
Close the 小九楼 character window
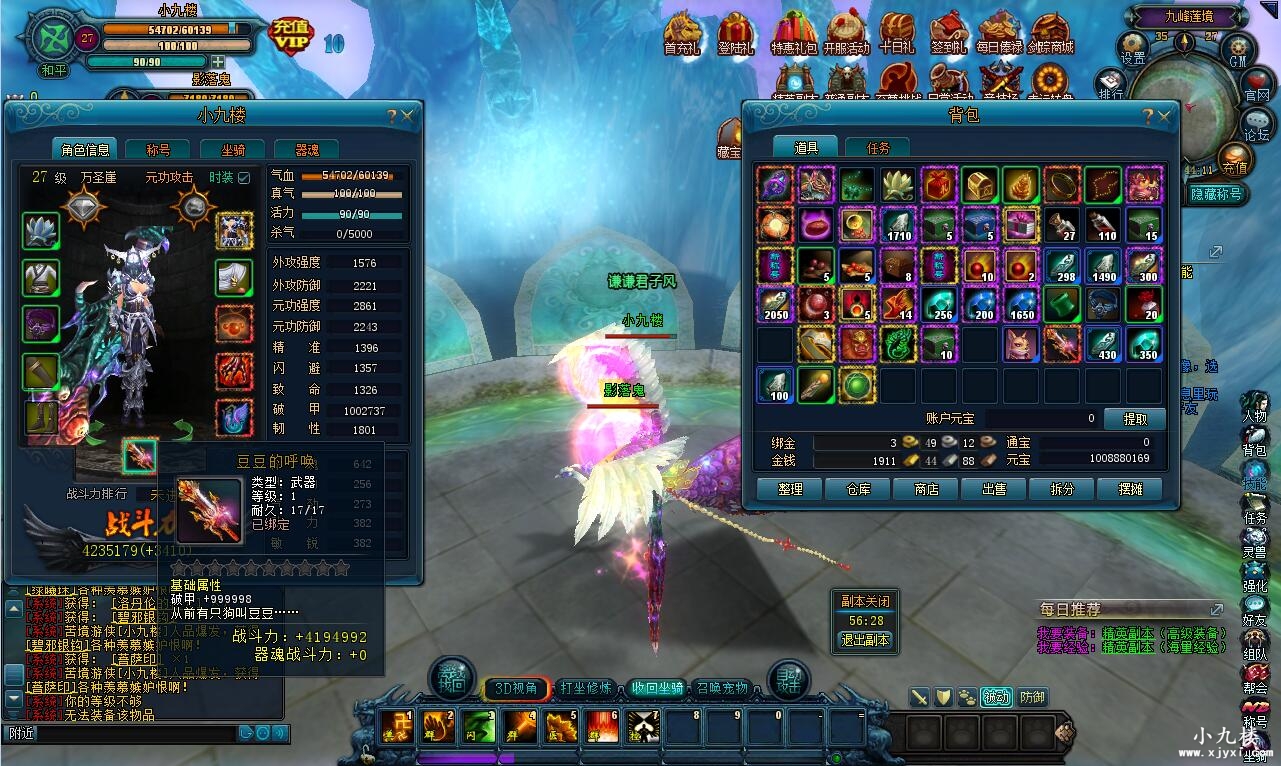(x=407, y=117)
